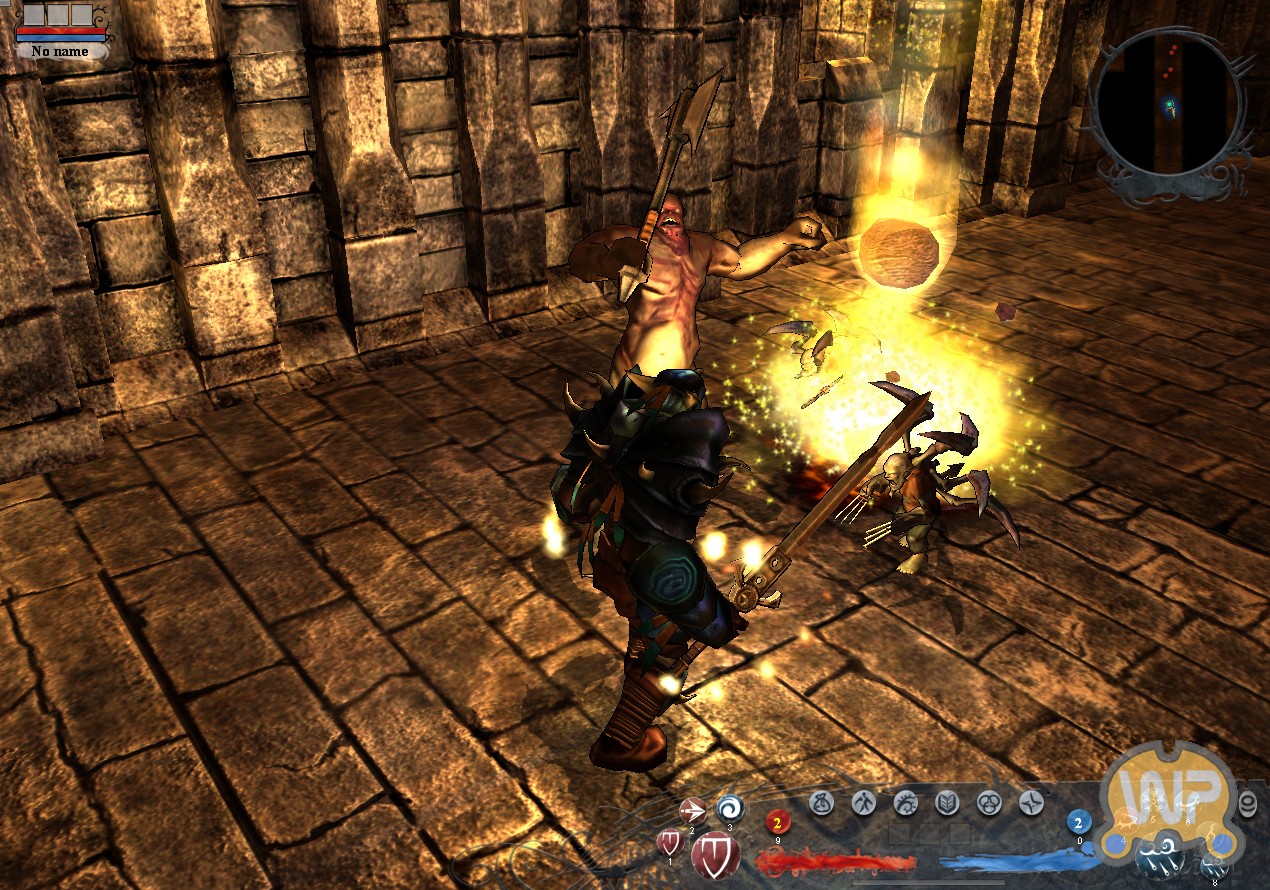Viewport: 1270px width, 890px height.
Task: Click the four-pointed star icon
Action: 1031,802
